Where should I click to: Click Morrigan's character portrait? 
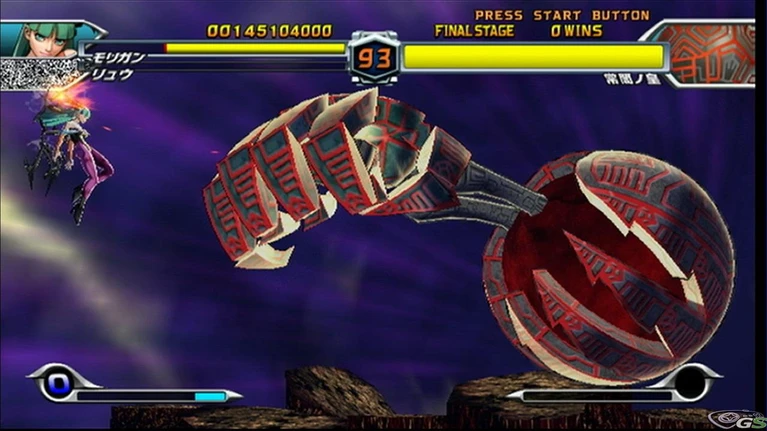point(40,38)
